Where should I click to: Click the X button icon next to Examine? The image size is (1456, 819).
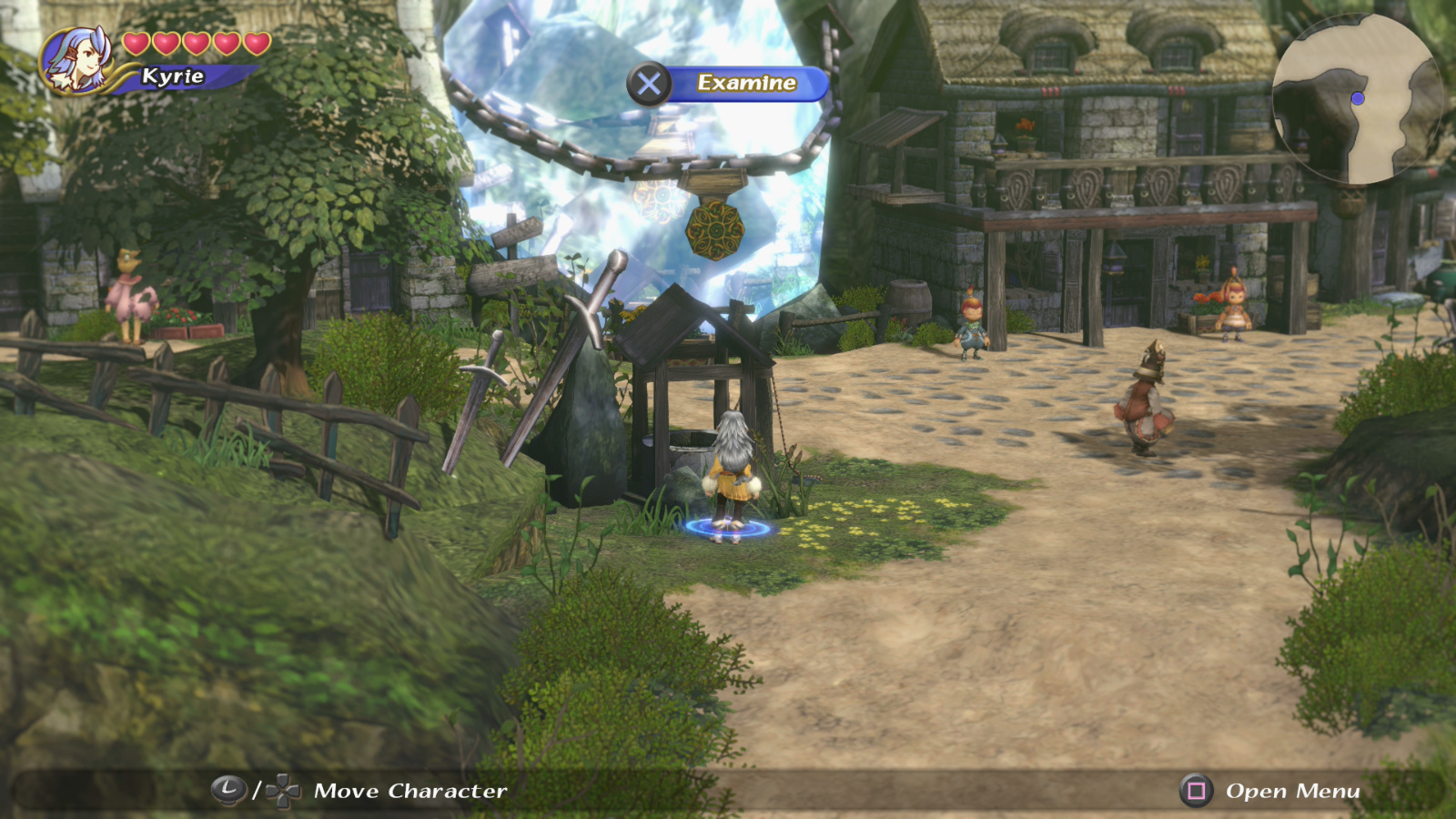point(649,83)
